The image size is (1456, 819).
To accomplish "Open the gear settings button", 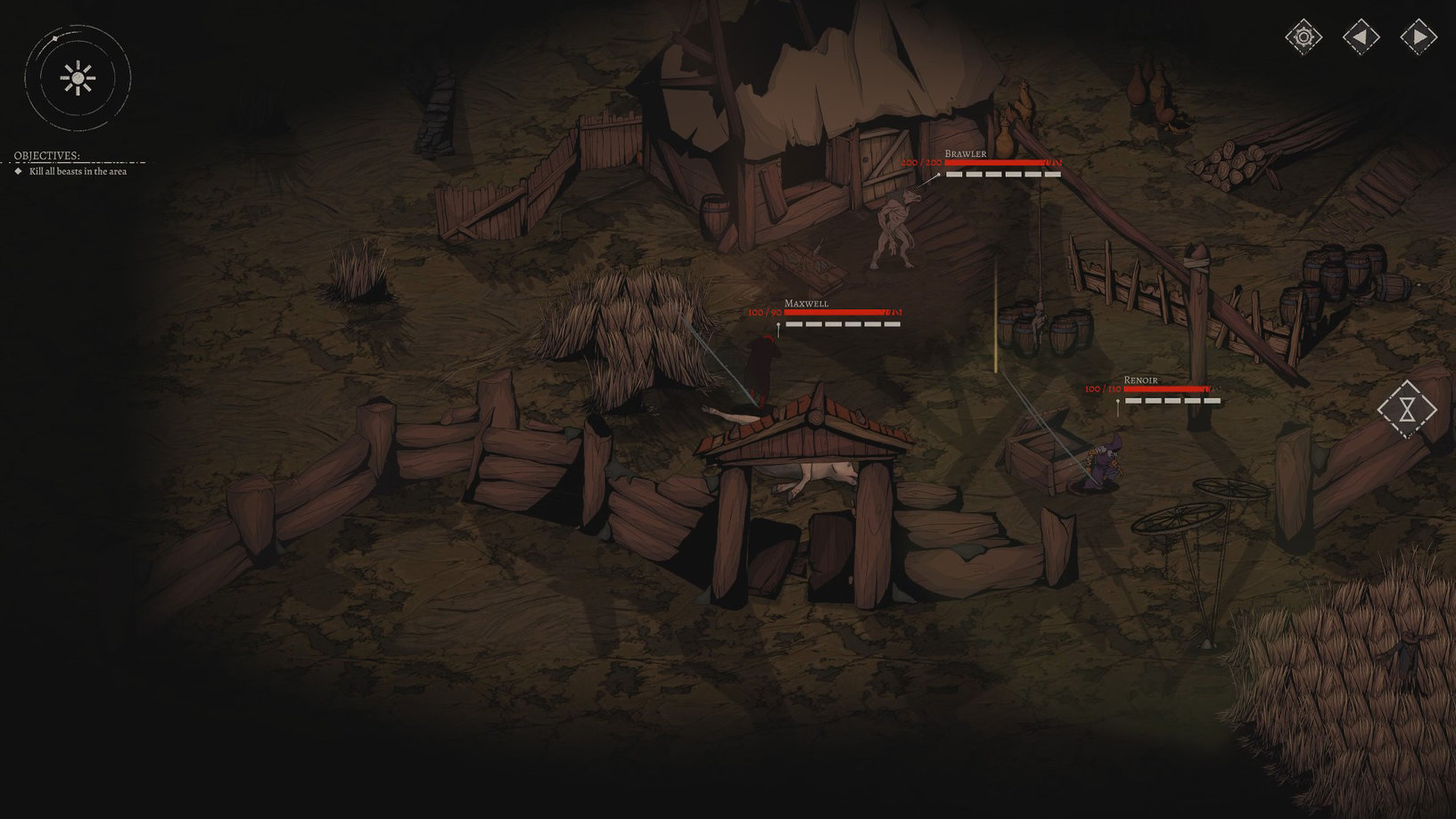I will point(1304,37).
